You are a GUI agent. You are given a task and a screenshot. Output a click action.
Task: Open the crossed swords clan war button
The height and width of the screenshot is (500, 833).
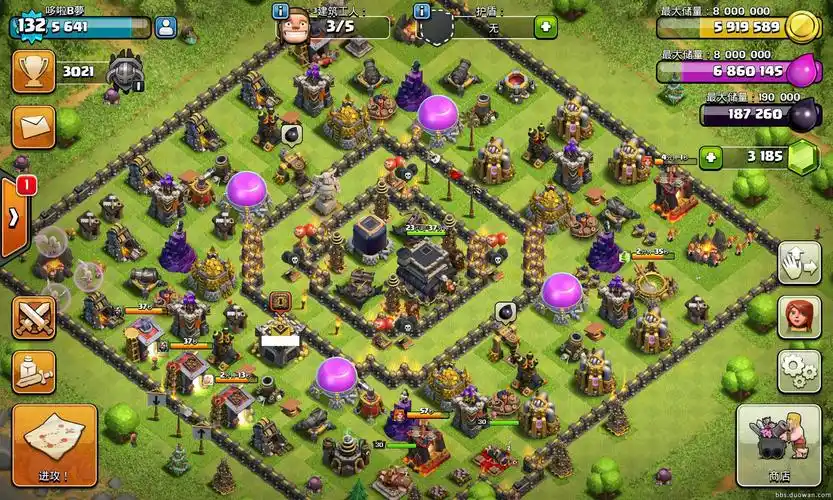[x=33, y=318]
